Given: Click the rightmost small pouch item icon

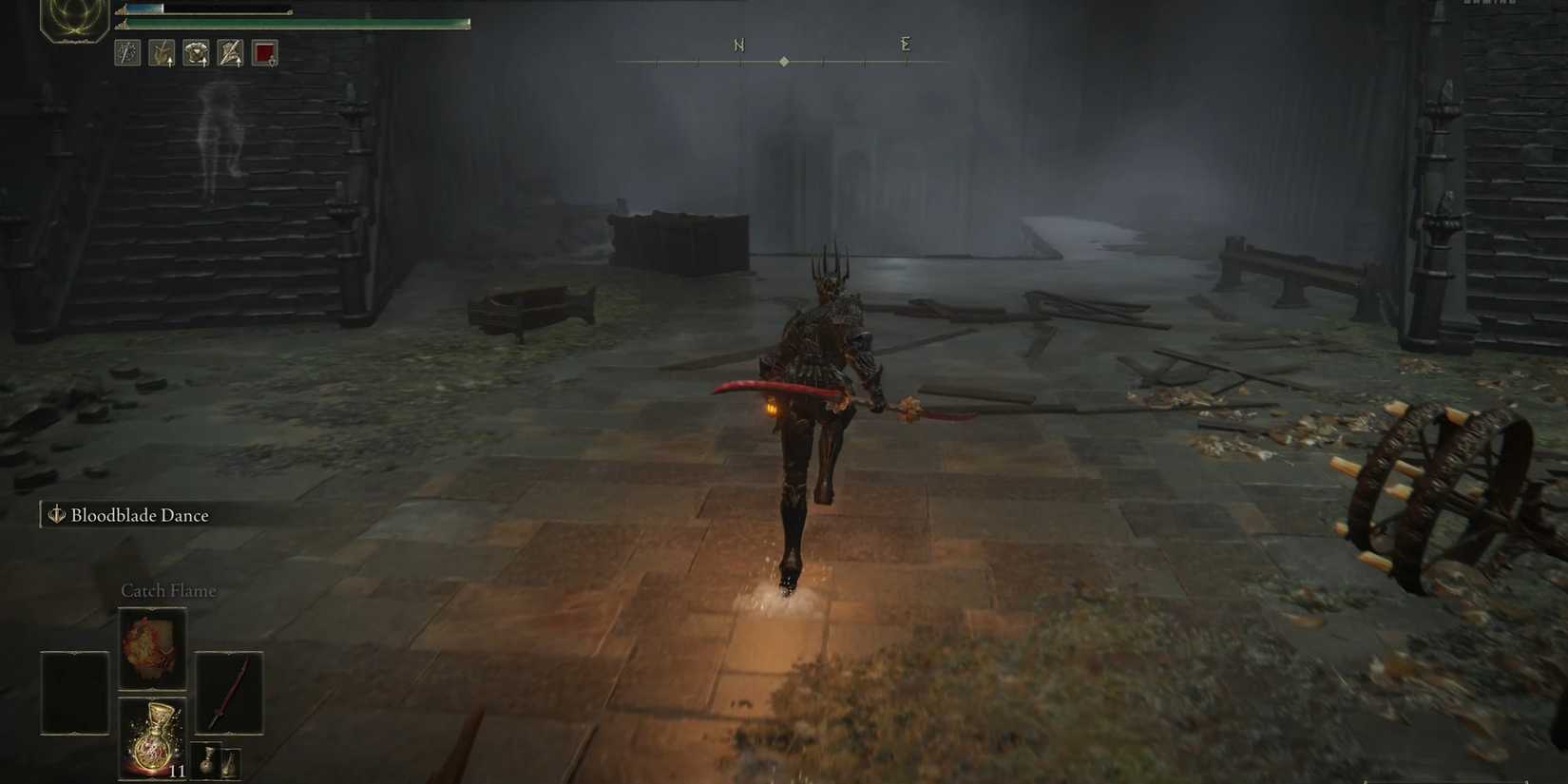Looking at the screenshot, I should [x=231, y=762].
